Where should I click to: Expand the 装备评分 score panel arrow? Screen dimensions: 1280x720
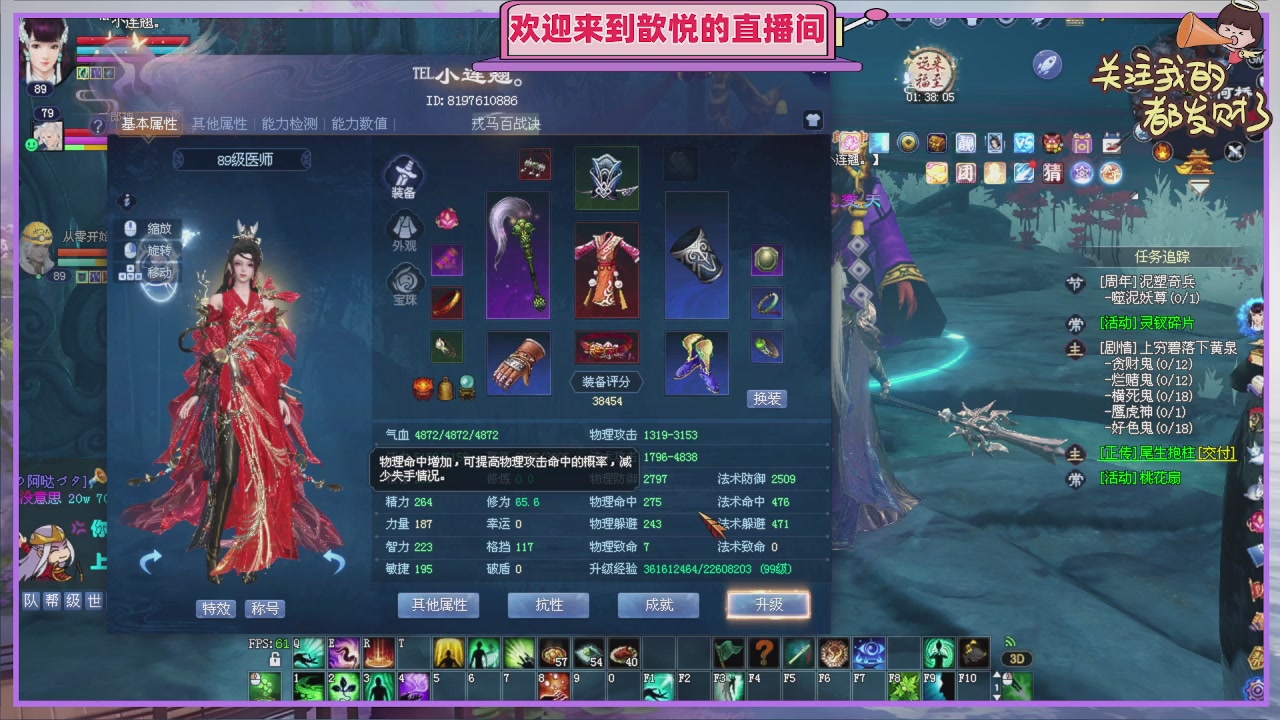pyautogui.click(x=644, y=381)
